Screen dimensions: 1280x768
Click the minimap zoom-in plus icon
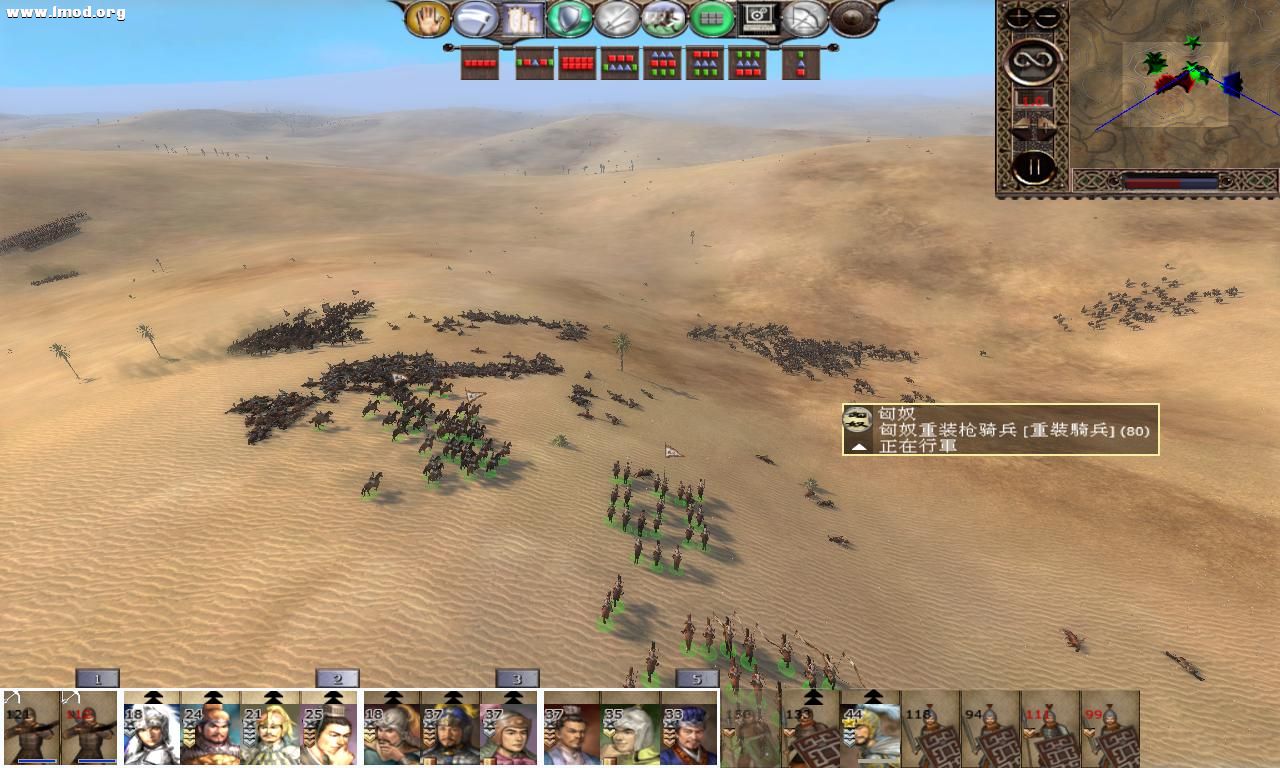click(x=1017, y=16)
